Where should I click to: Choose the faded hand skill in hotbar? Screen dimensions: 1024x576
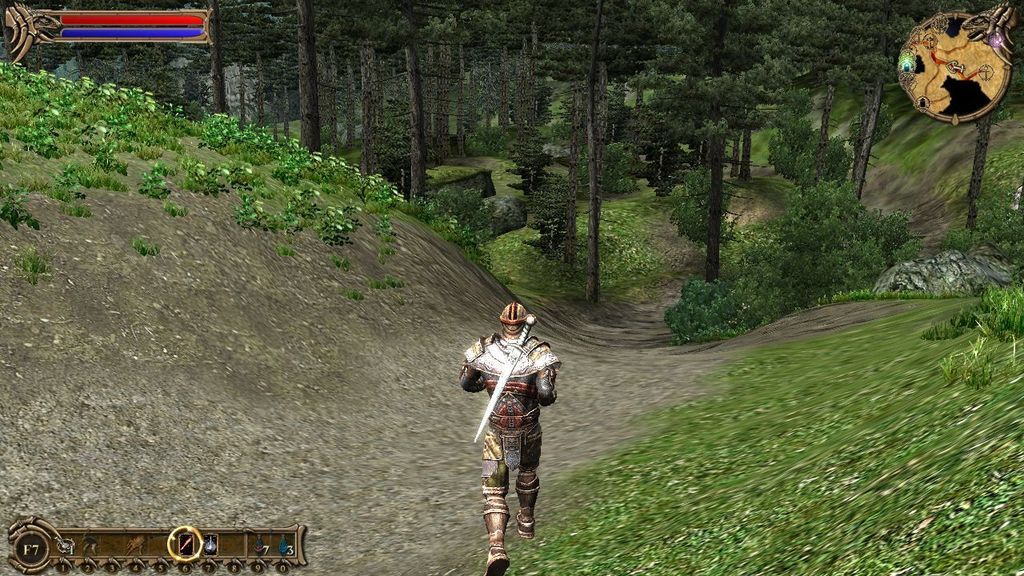[x=135, y=545]
